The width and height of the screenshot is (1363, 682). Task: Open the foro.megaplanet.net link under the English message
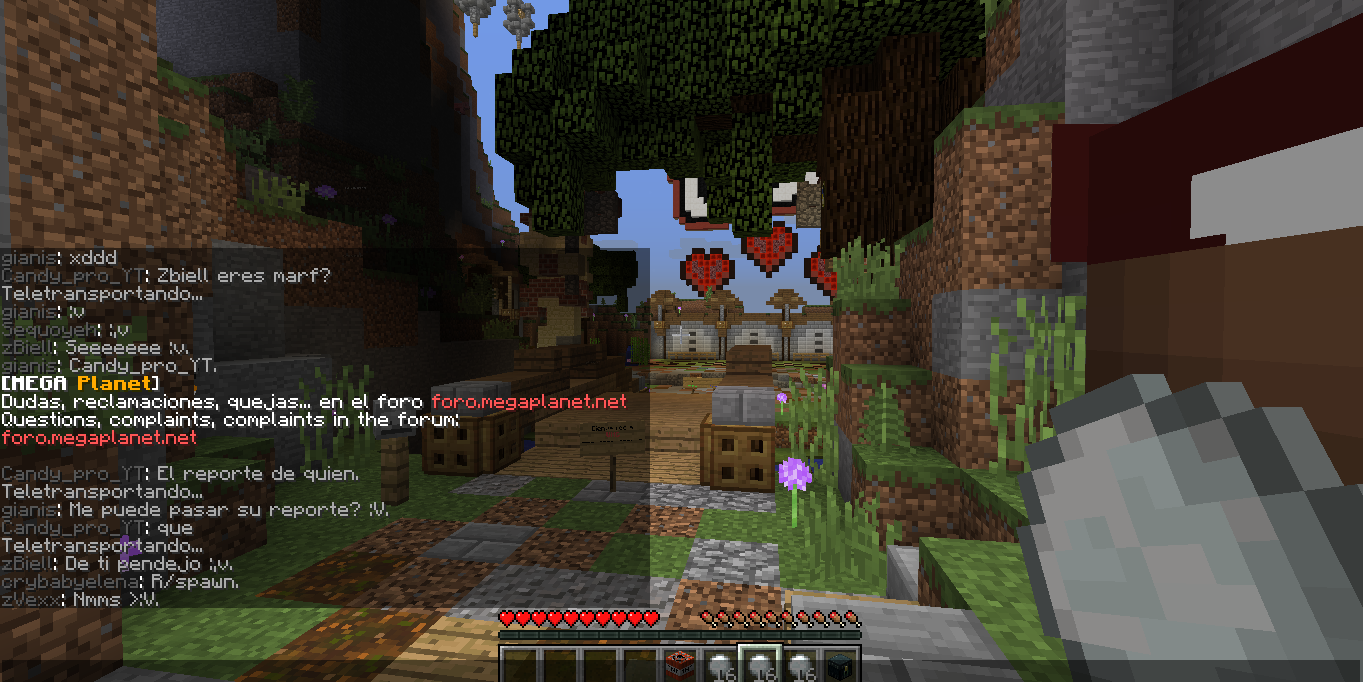point(99,438)
